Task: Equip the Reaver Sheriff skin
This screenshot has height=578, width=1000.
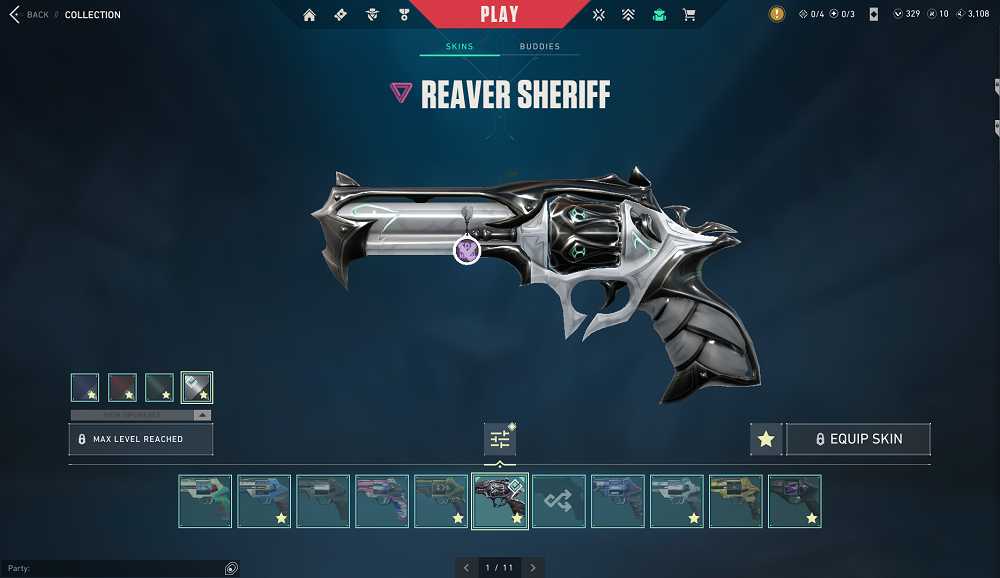Action: point(858,439)
